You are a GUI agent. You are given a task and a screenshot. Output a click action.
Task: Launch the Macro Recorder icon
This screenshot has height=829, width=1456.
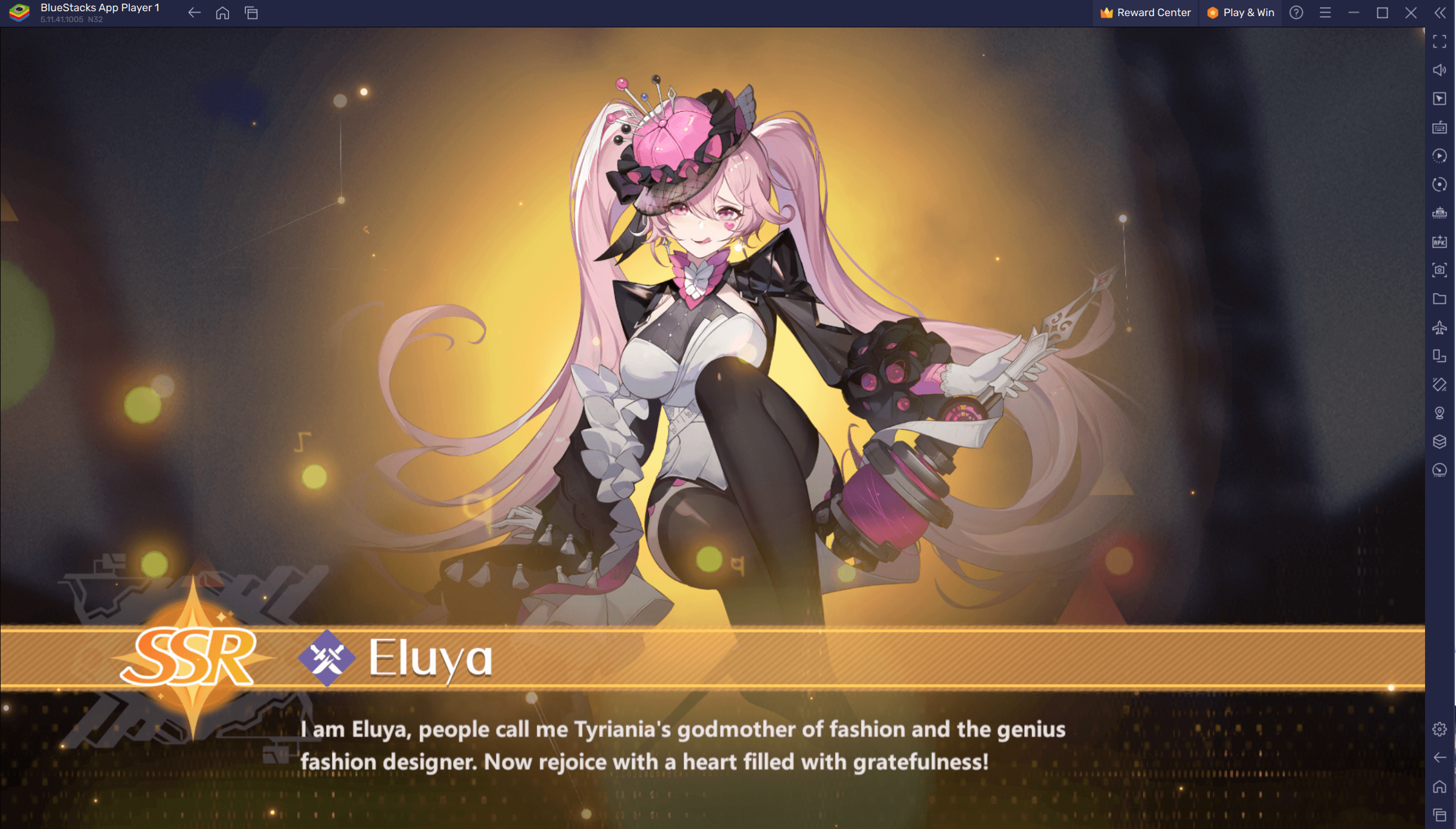pyautogui.click(x=1441, y=155)
